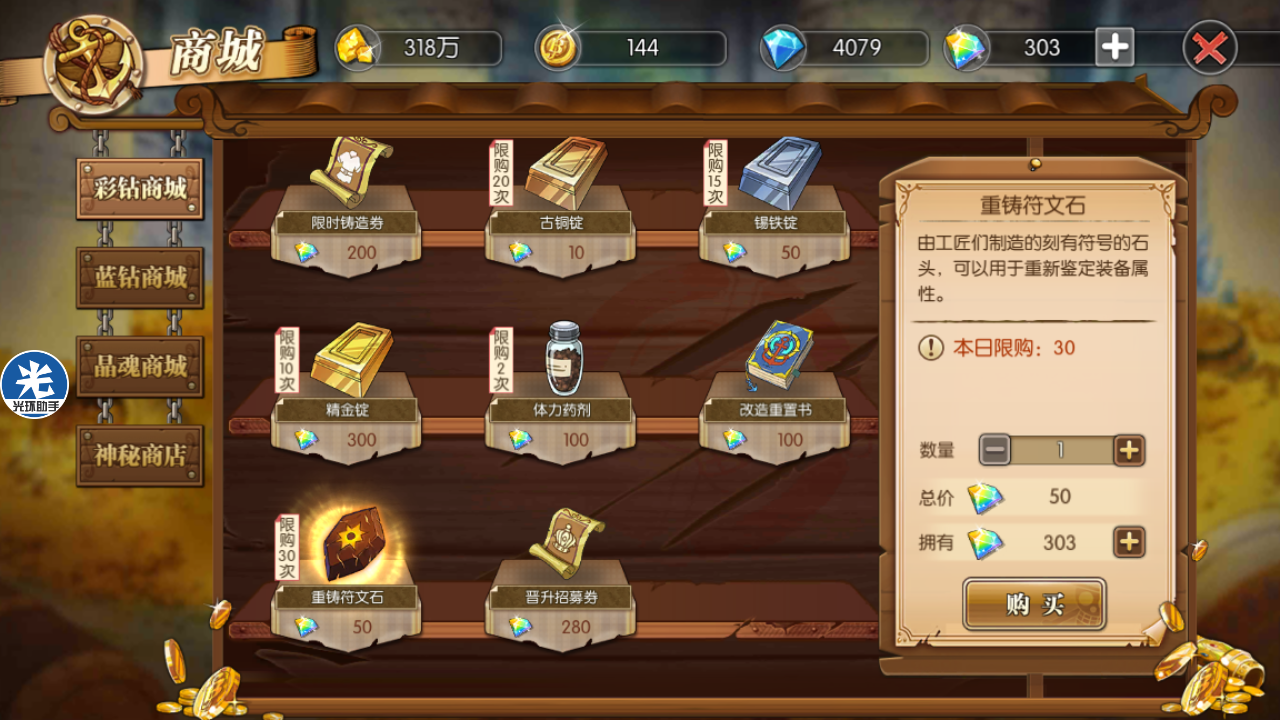This screenshot has width=1280, height=720.
Task: Increase purchase quantity with plus button
Action: click(1129, 450)
